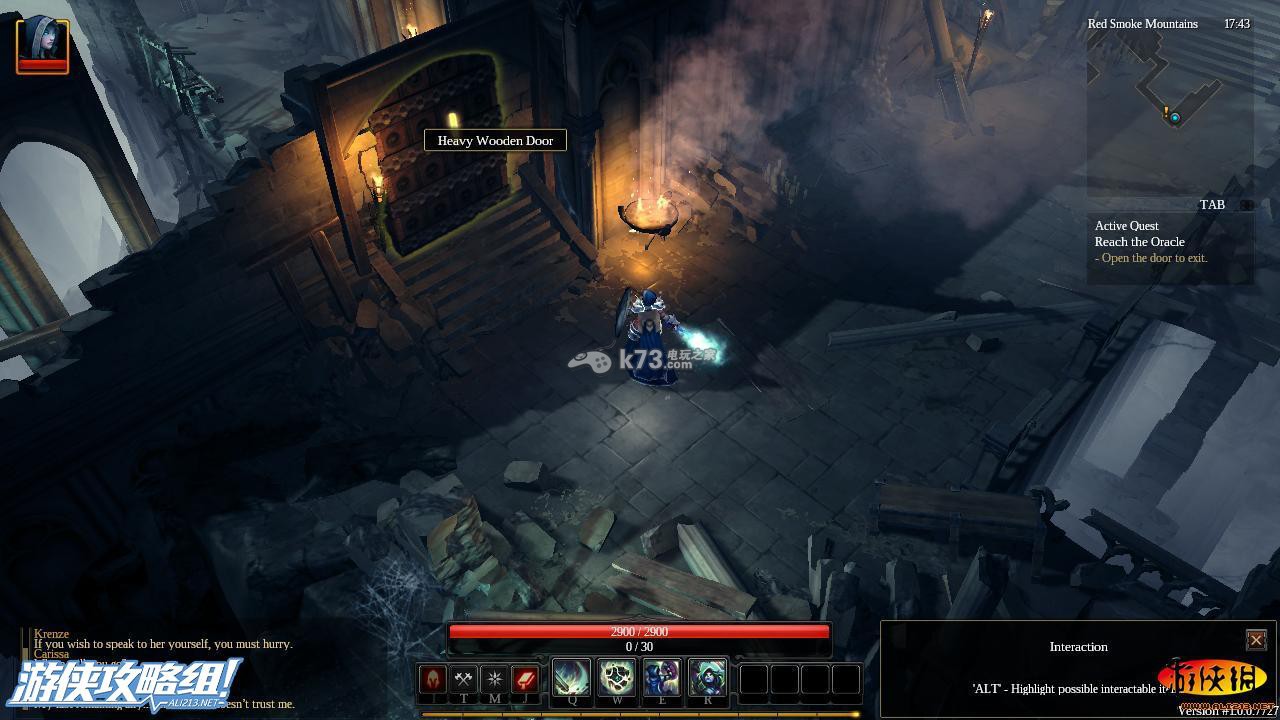Select the Reach the Oracle active quest
This screenshot has width=1280, height=720.
click(x=1139, y=242)
